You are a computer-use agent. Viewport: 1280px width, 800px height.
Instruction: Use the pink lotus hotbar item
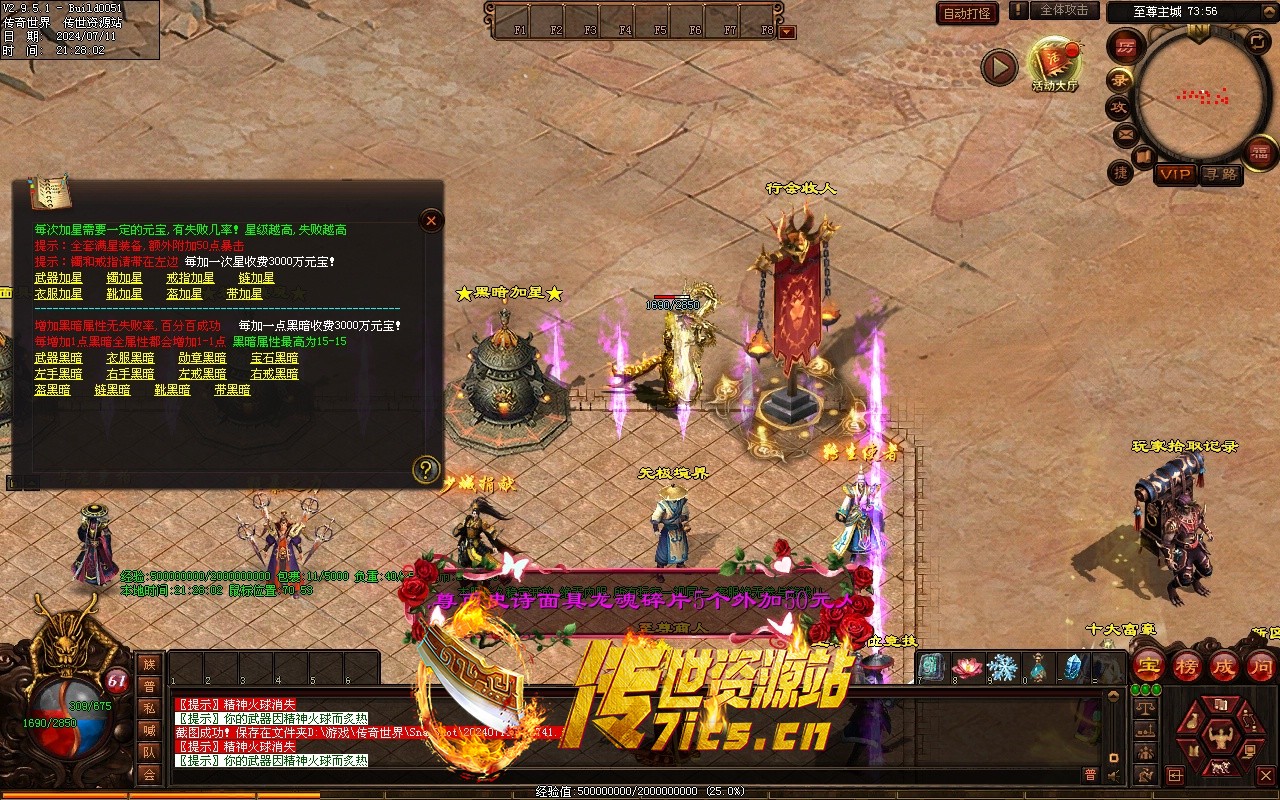[x=966, y=667]
